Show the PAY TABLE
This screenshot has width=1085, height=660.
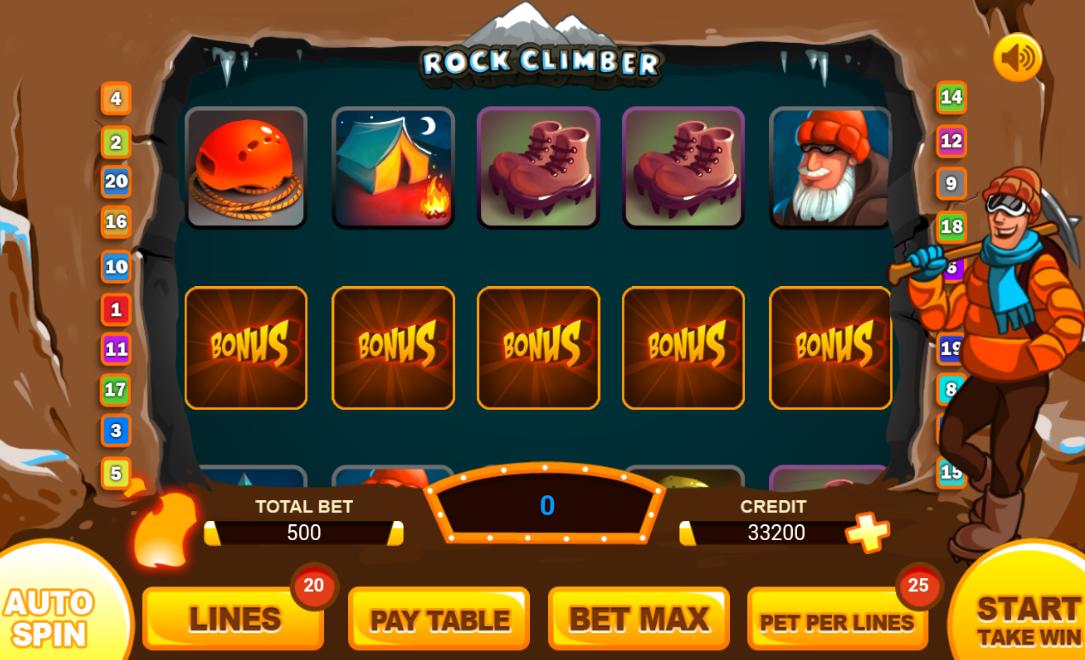pyautogui.click(x=439, y=619)
